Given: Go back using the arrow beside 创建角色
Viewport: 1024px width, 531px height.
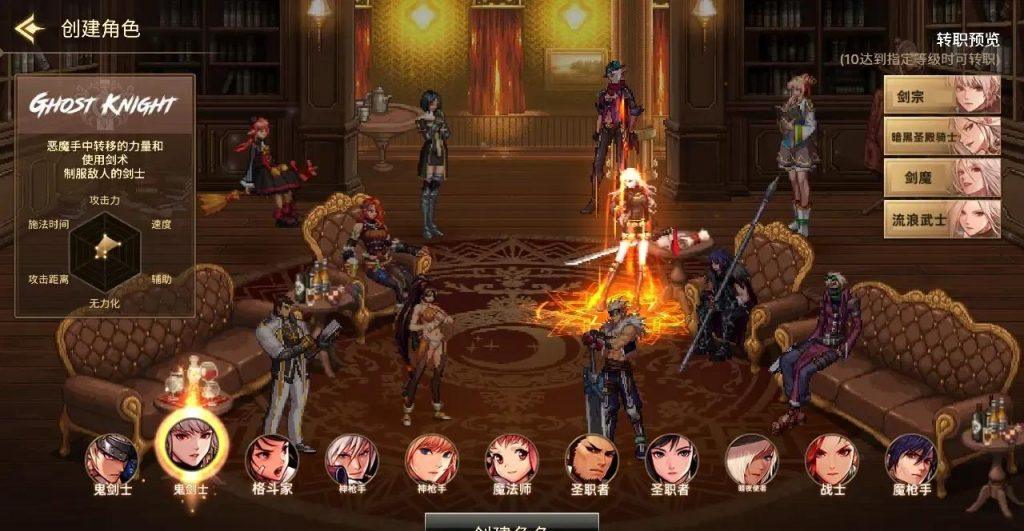Looking at the screenshot, I should pyautogui.click(x=29, y=29).
